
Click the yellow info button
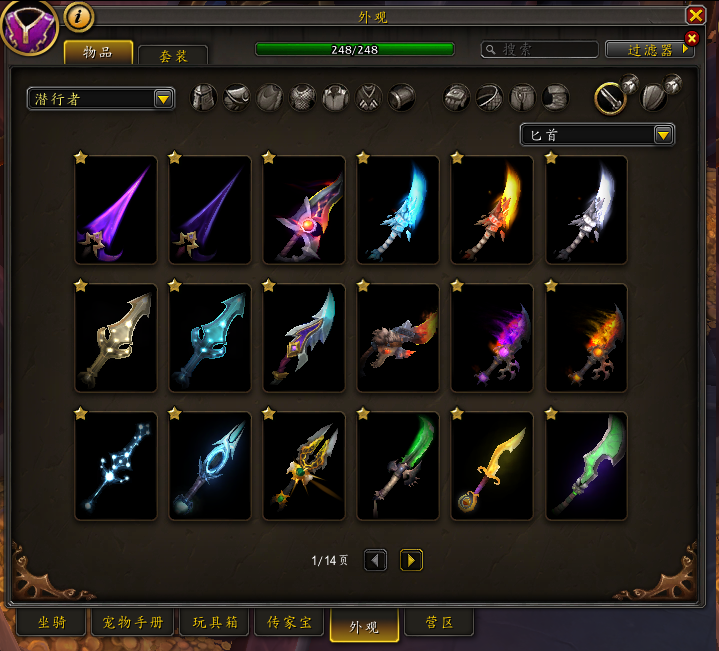coord(79,16)
